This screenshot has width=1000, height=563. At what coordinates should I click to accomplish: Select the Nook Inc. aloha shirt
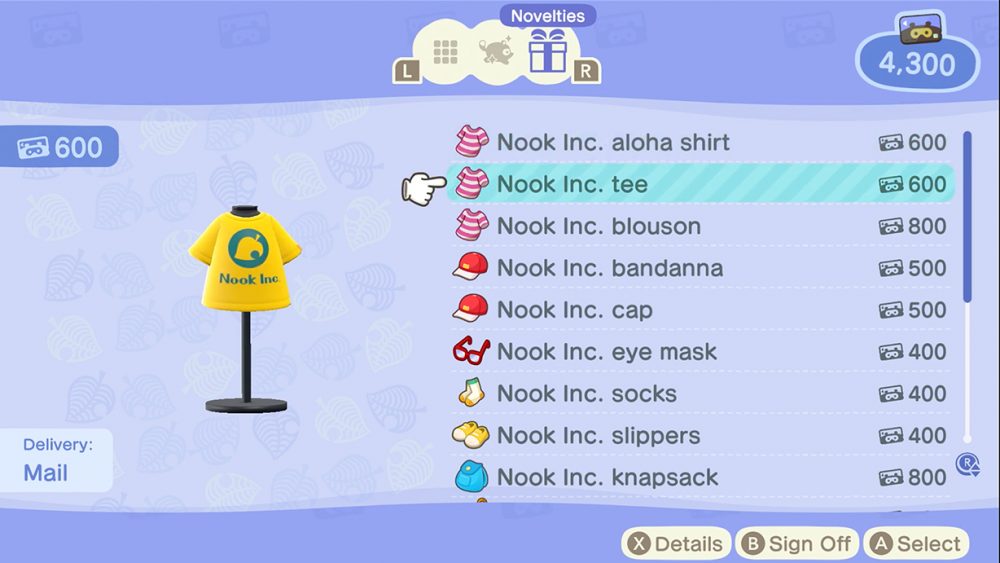(612, 143)
